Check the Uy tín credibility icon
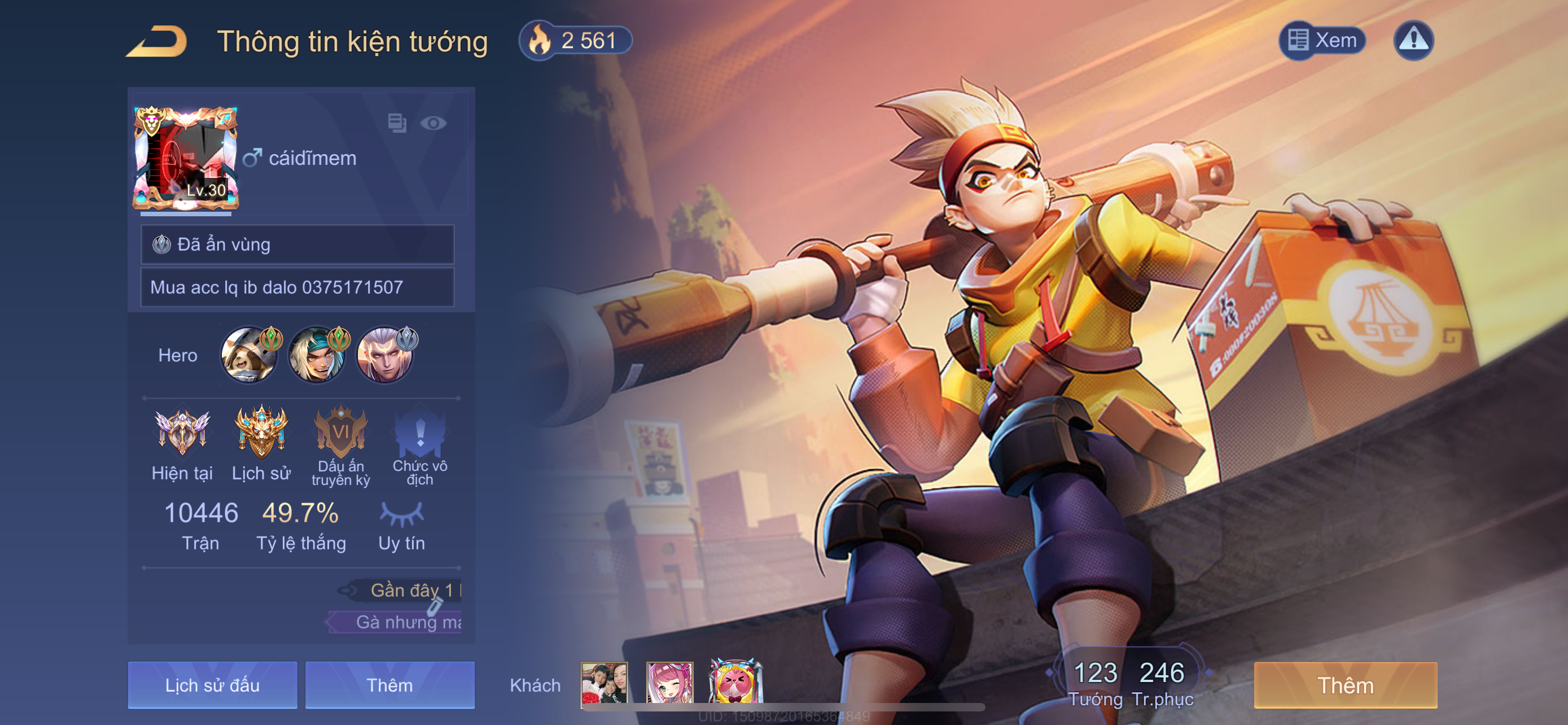The width and height of the screenshot is (1568, 725). point(401,514)
